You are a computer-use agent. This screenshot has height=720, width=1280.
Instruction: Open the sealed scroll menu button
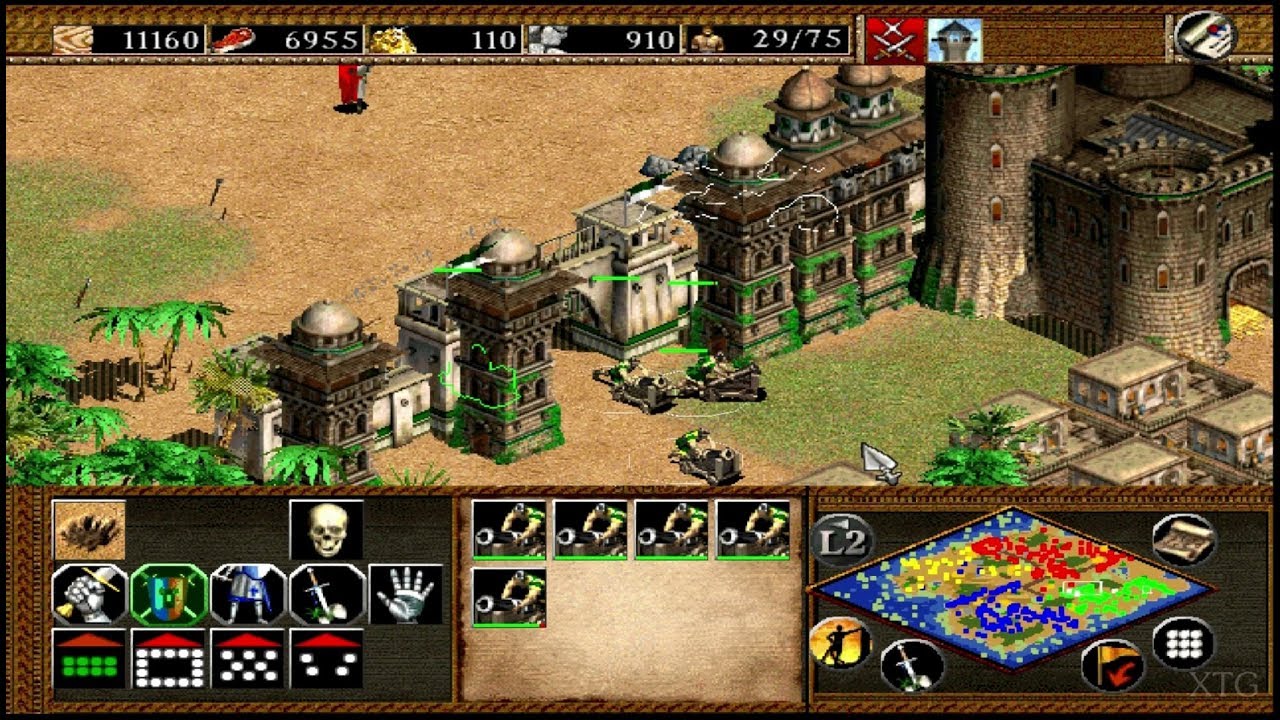pyautogui.click(x=1203, y=35)
